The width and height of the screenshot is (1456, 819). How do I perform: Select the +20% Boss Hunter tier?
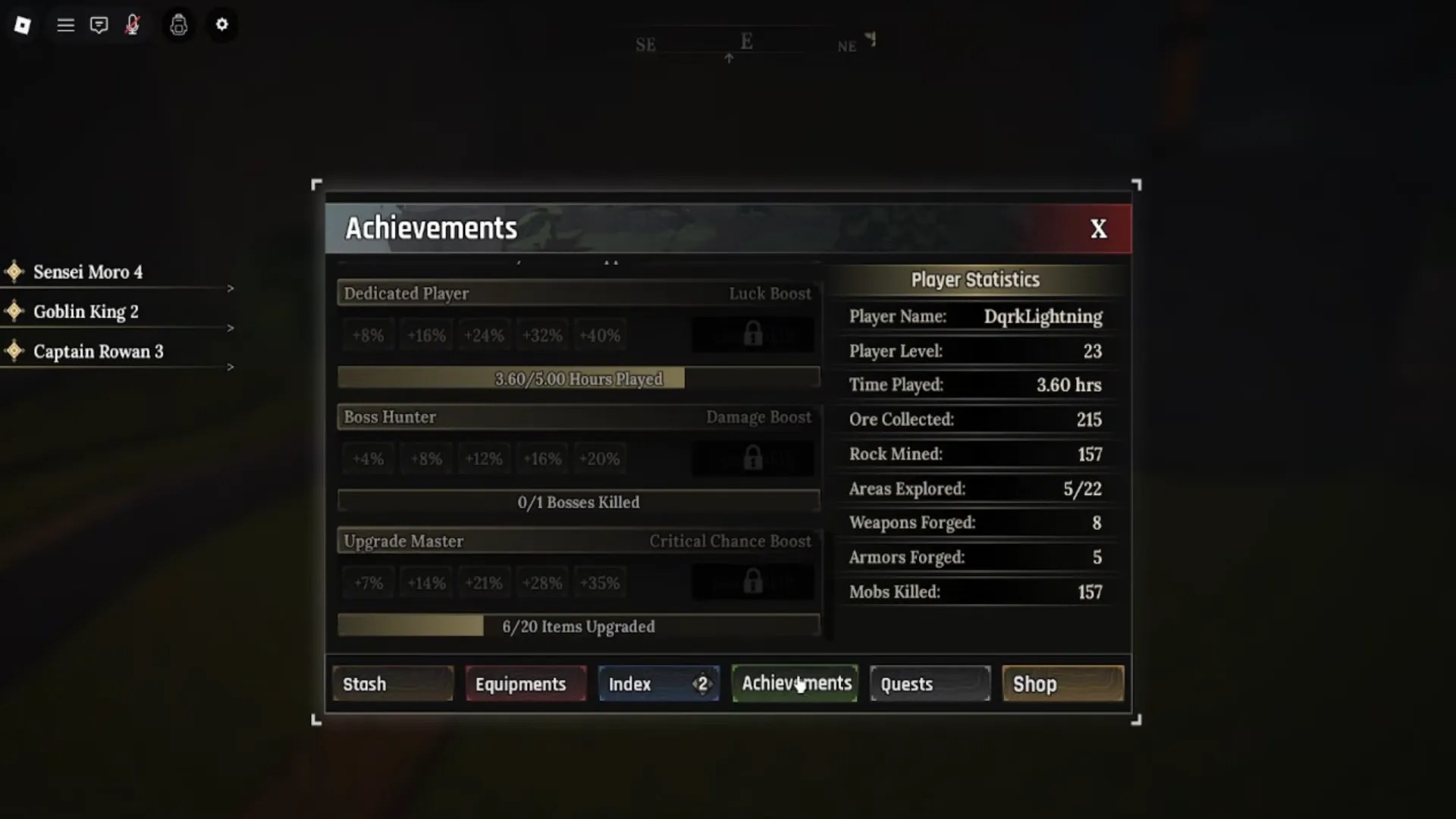[599, 458]
